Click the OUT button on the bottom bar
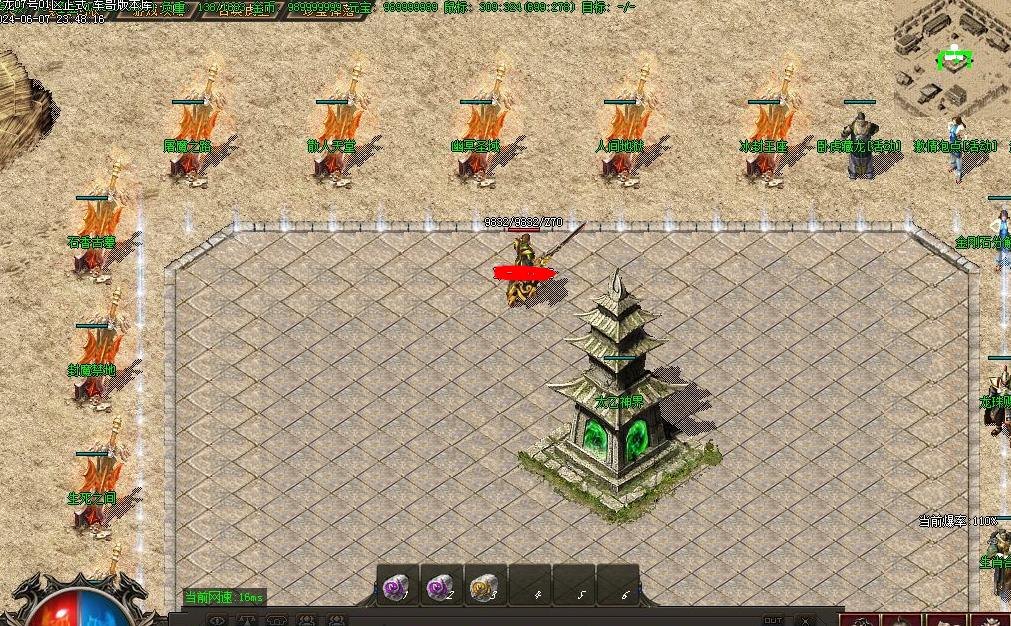1011x626 pixels. [773, 620]
